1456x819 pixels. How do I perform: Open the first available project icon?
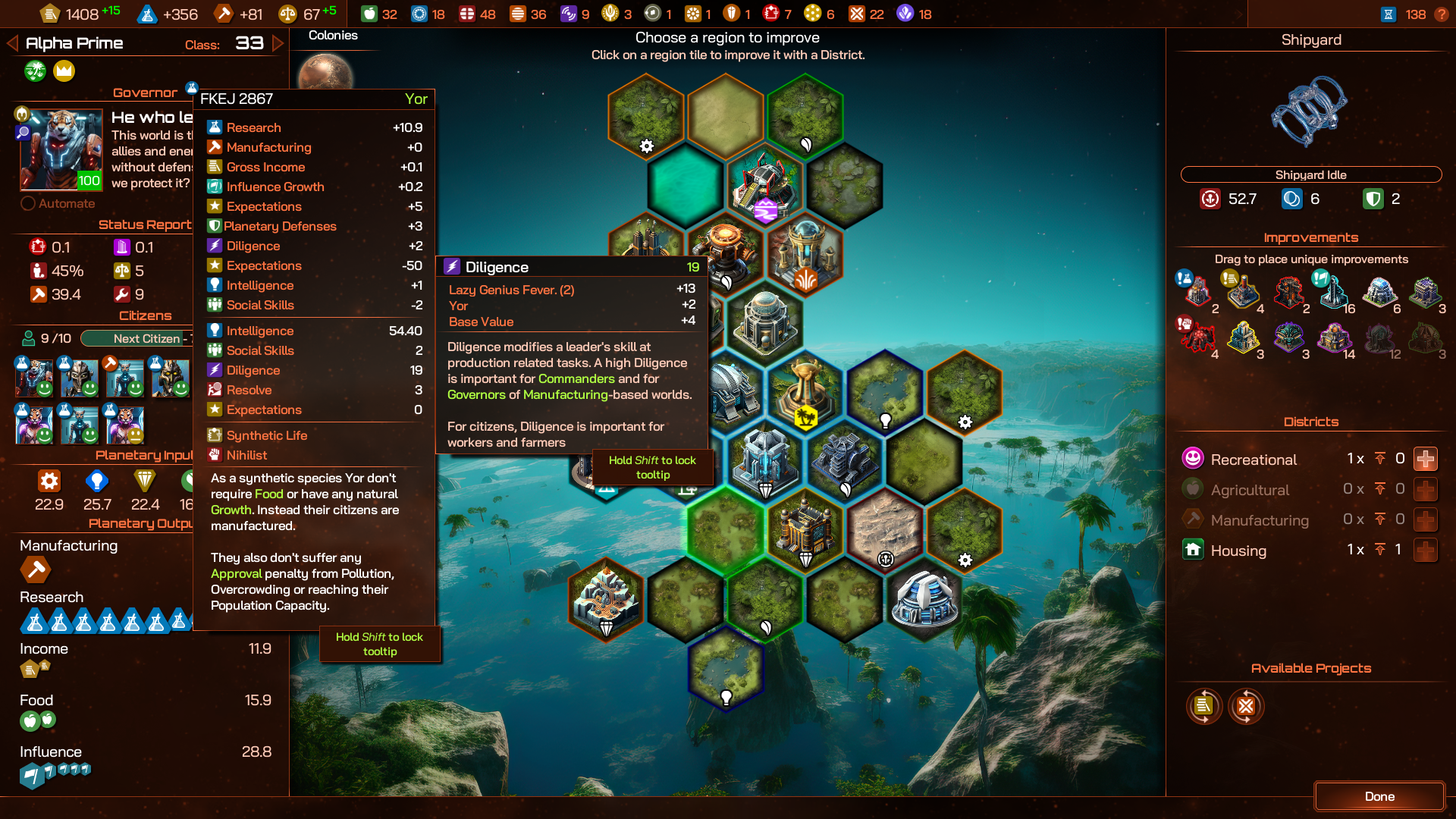pos(1203,706)
